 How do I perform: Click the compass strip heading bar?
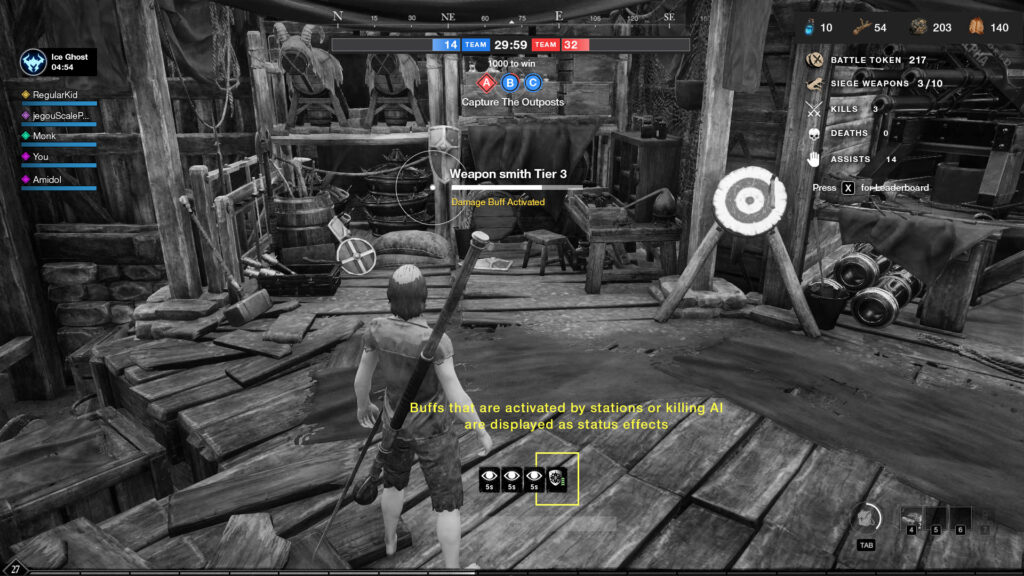coord(511,17)
